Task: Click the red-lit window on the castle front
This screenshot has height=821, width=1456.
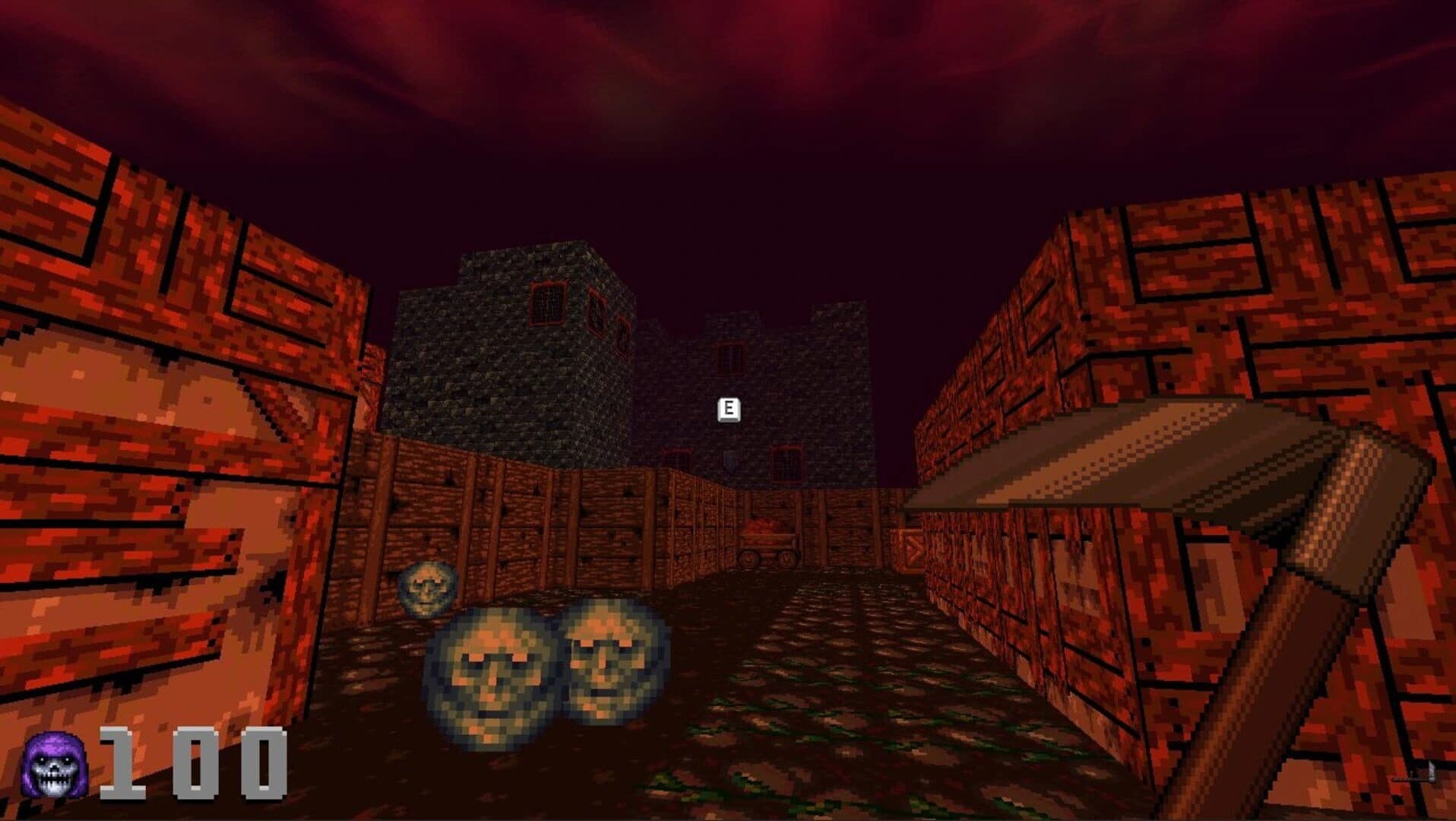Action: point(785,463)
